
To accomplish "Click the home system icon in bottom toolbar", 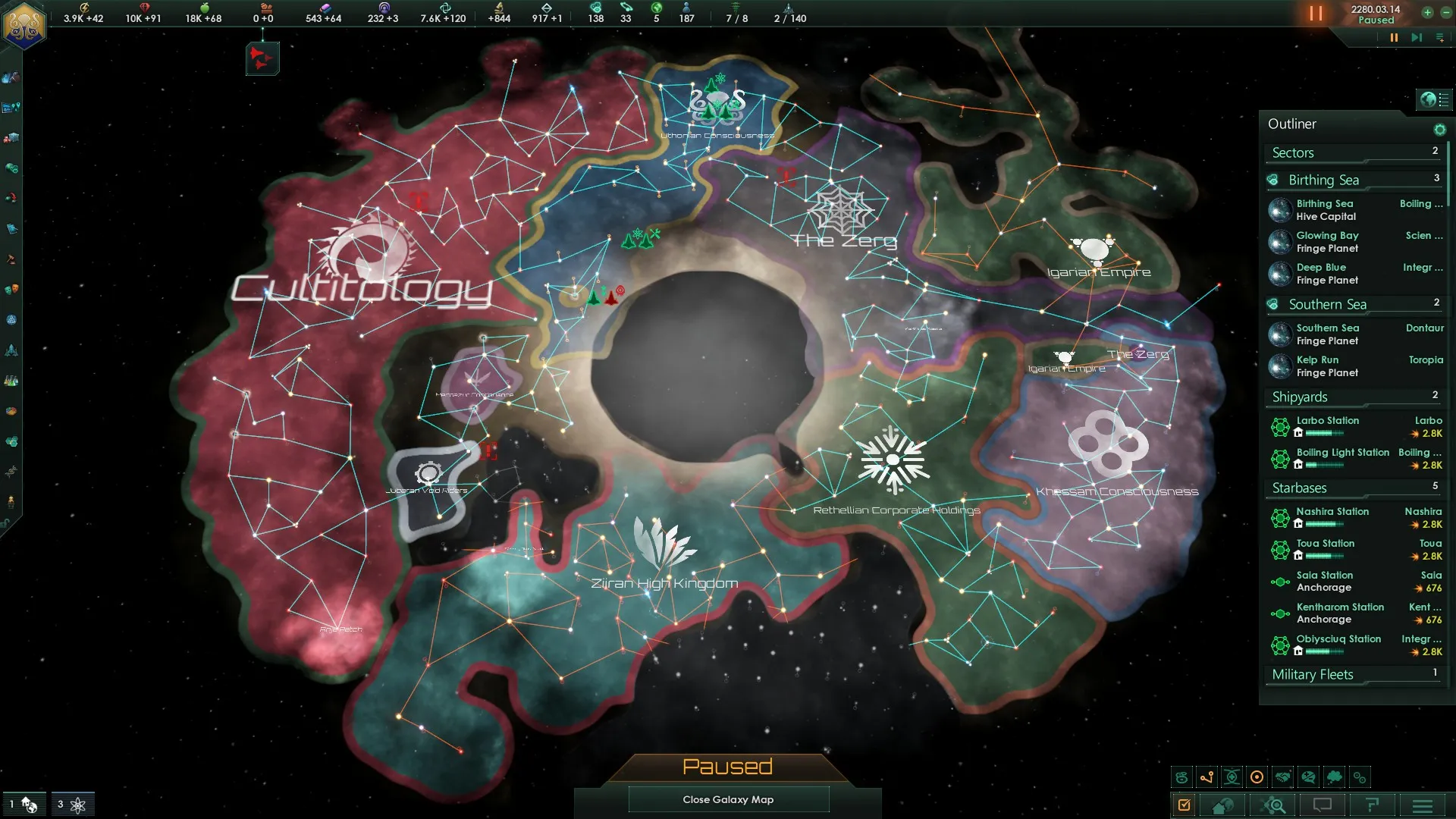I will point(1223,805).
